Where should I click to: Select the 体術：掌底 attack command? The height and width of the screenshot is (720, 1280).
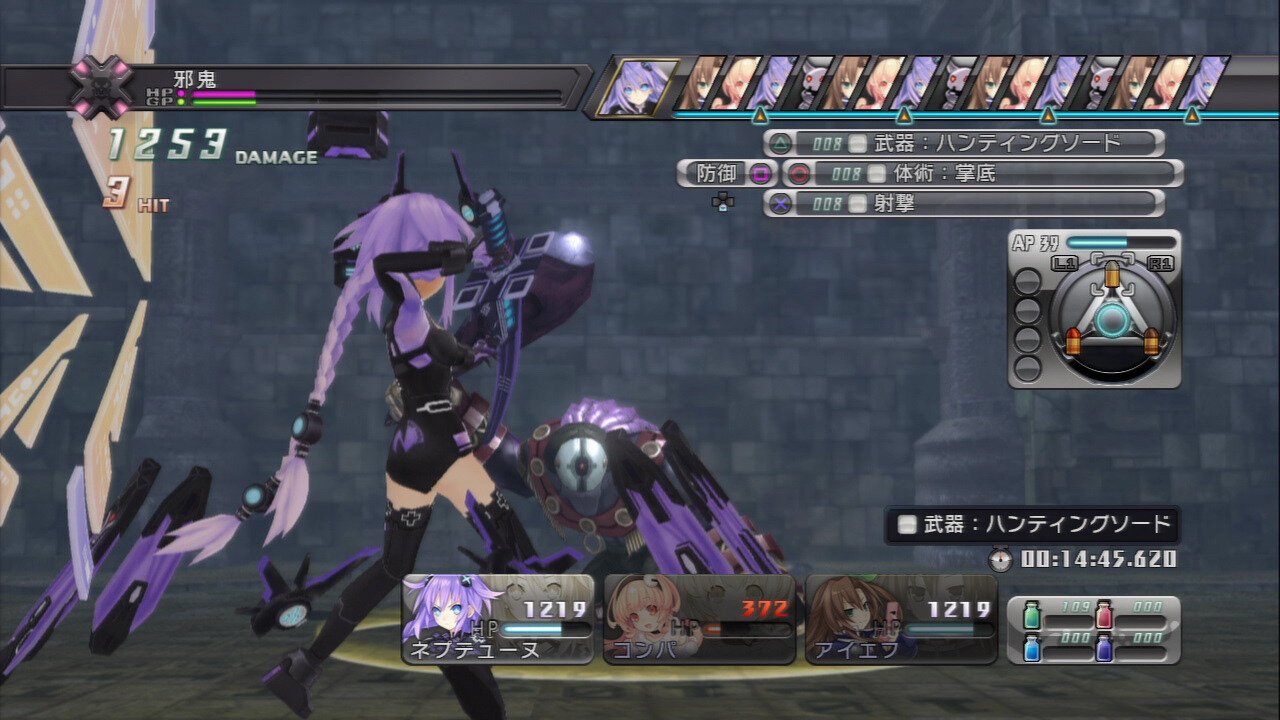point(982,173)
